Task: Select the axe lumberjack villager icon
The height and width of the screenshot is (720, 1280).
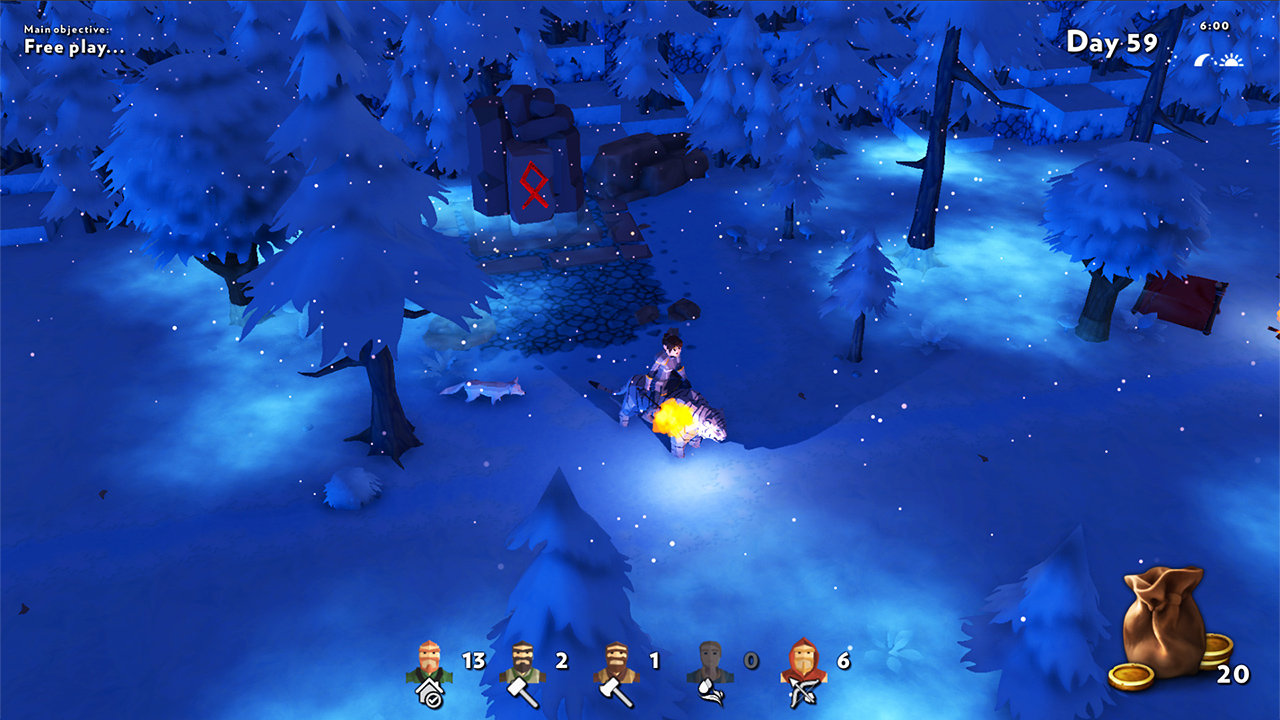Action: (614, 662)
